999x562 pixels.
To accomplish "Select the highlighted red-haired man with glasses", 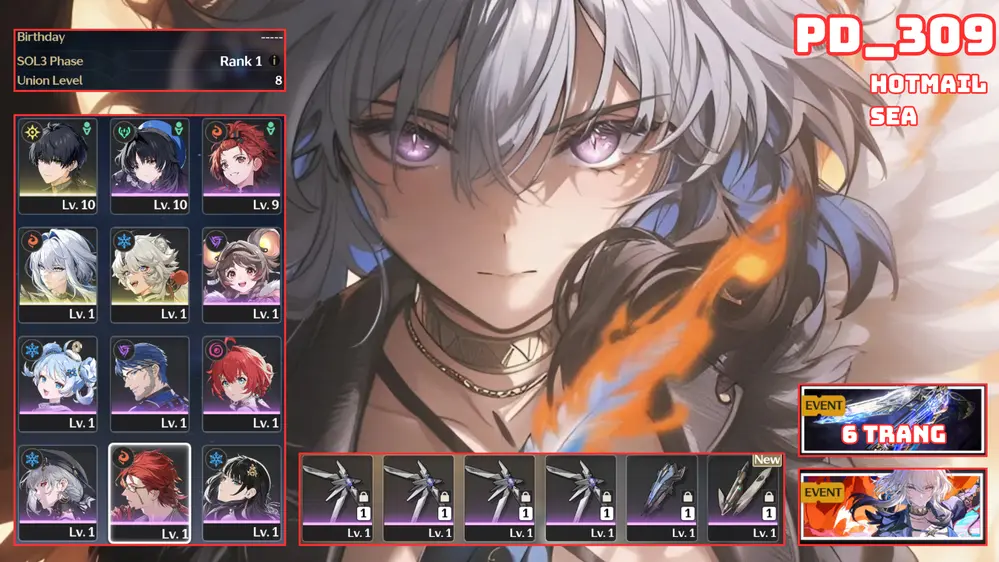I will point(150,492).
